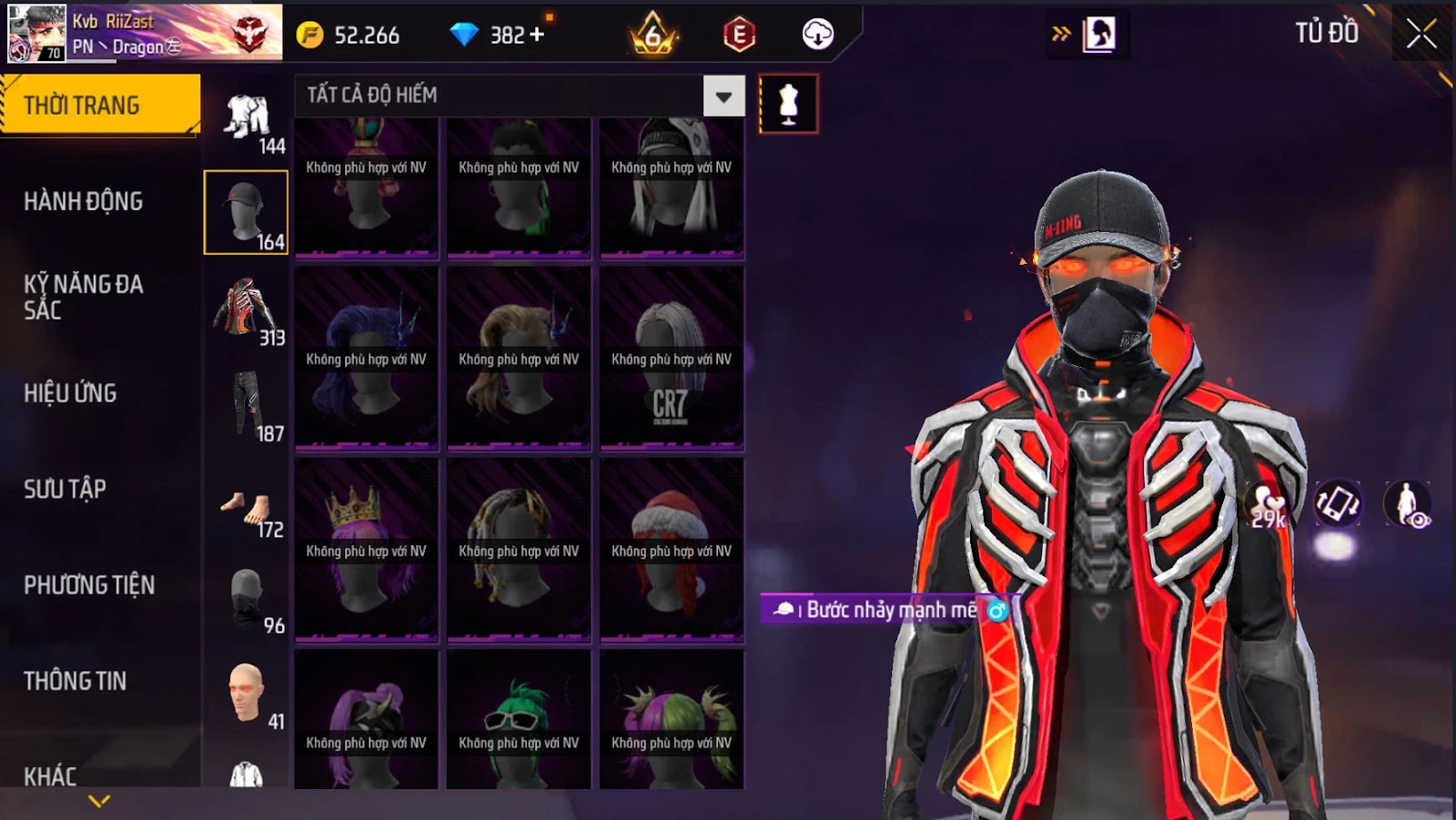Toggle the character view eye icon
The width and height of the screenshot is (1456, 820).
[1407, 504]
